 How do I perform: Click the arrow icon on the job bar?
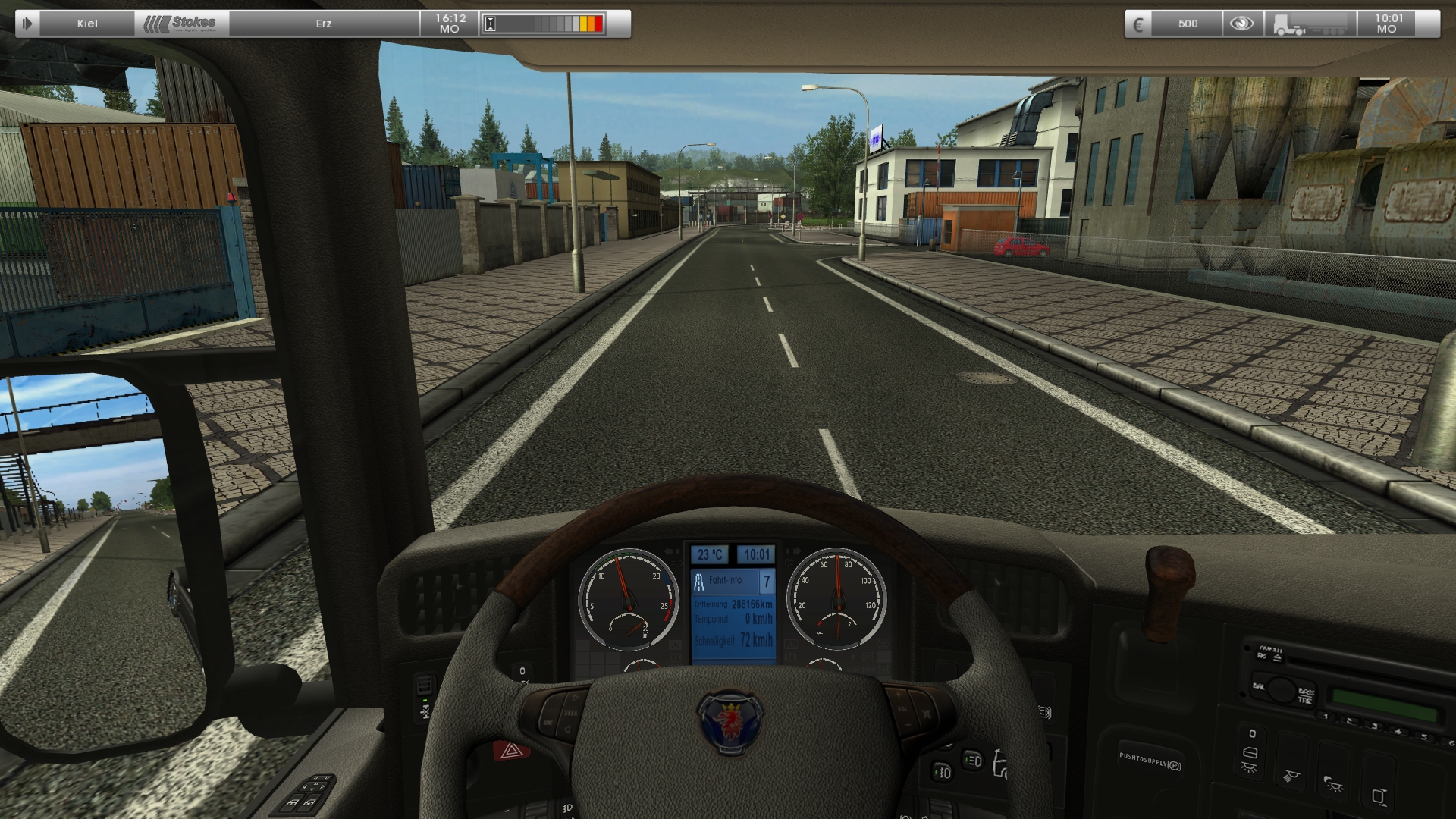[x=27, y=24]
